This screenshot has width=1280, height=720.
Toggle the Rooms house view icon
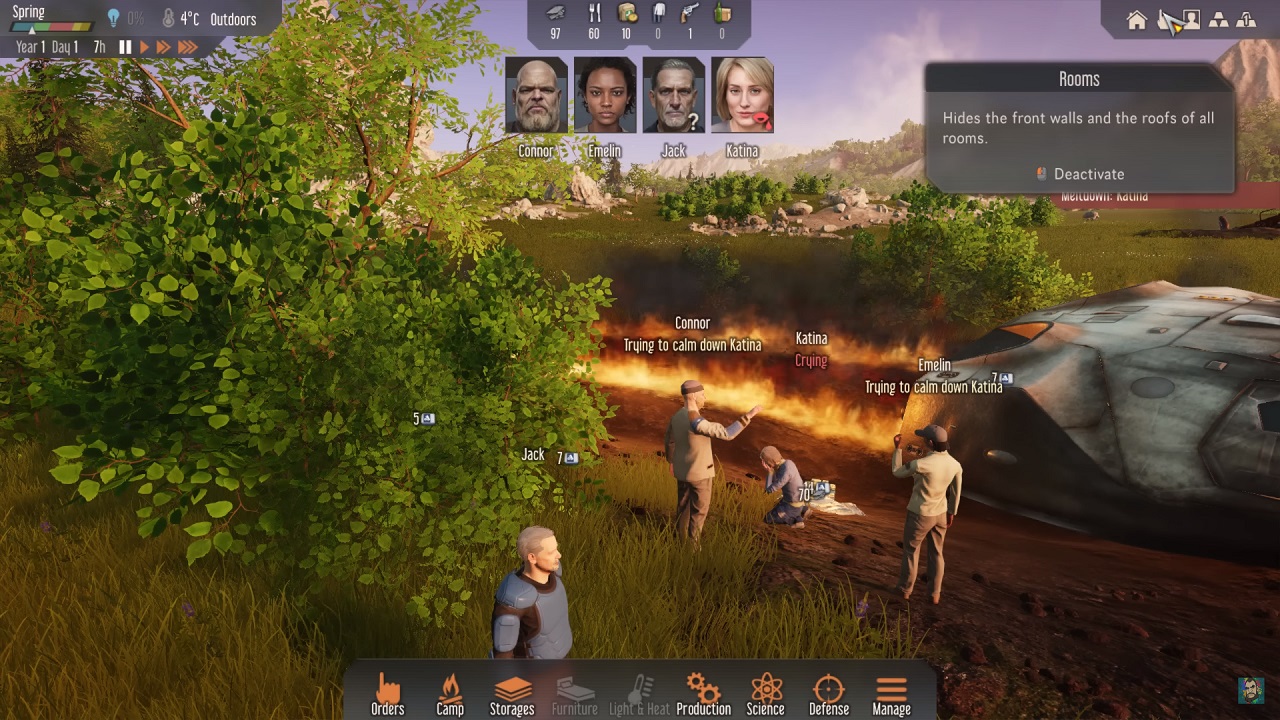pos(1136,20)
